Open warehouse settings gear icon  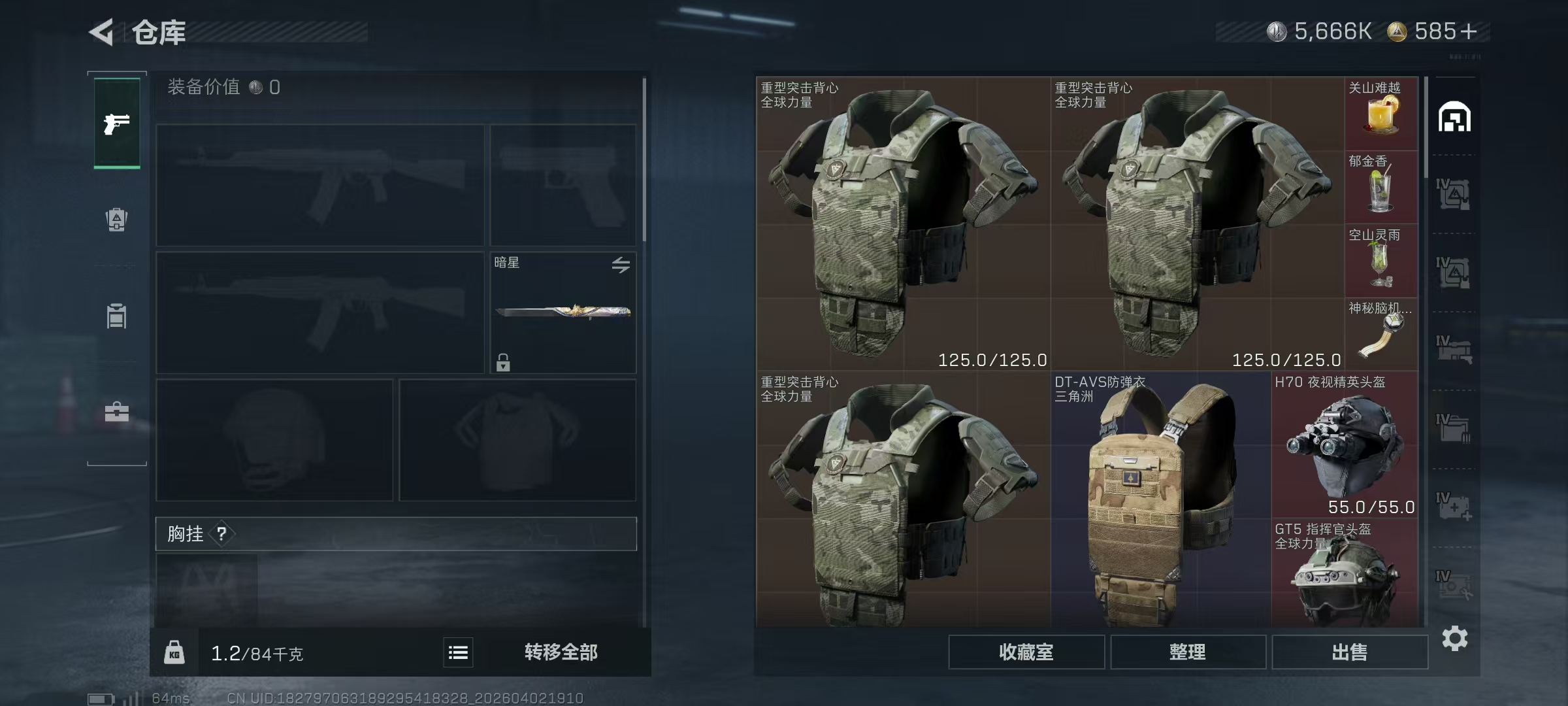click(x=1454, y=639)
